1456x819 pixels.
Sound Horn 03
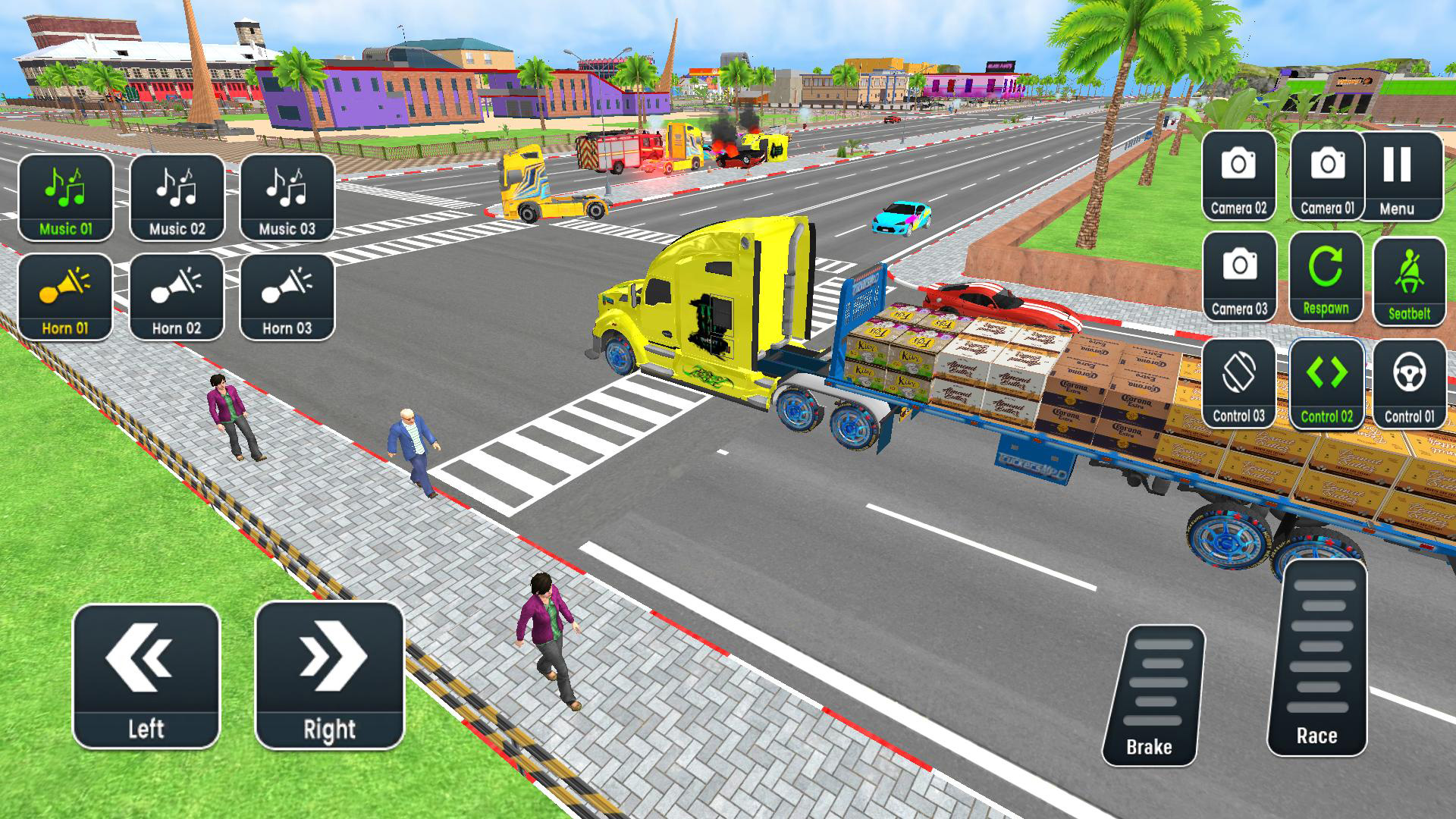tap(287, 296)
